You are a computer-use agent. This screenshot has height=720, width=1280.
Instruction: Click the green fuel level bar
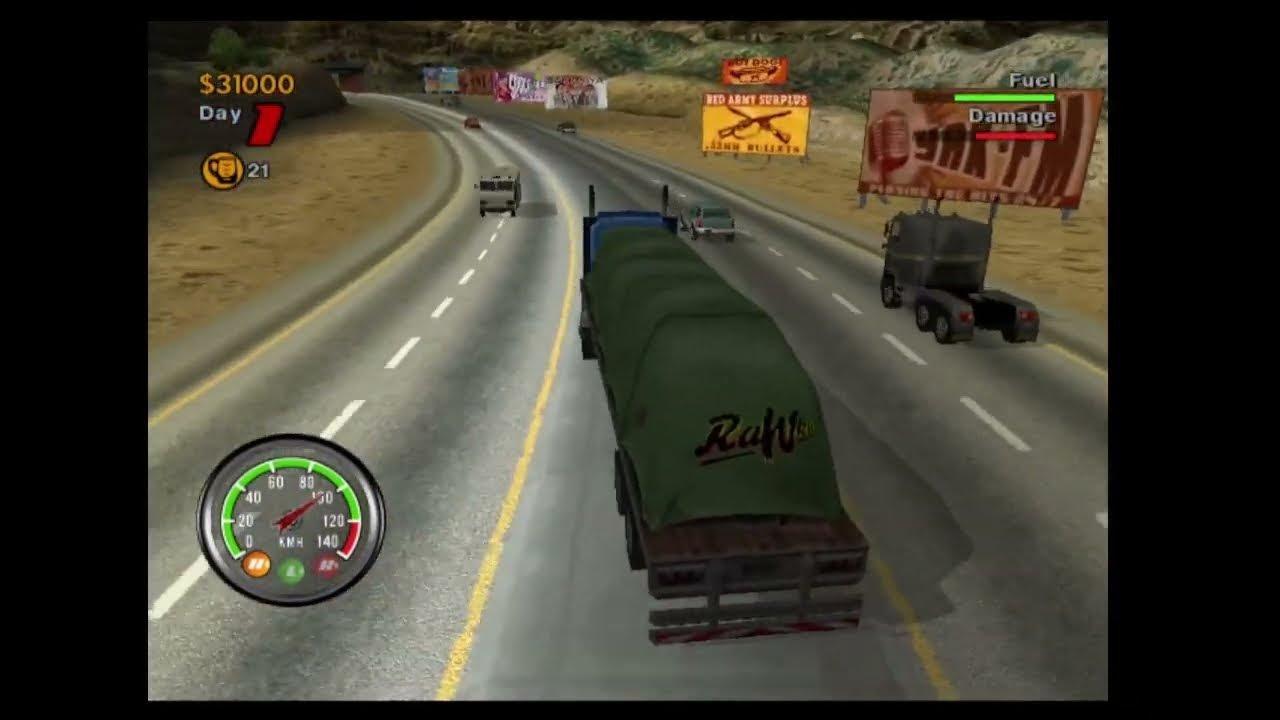(1005, 99)
